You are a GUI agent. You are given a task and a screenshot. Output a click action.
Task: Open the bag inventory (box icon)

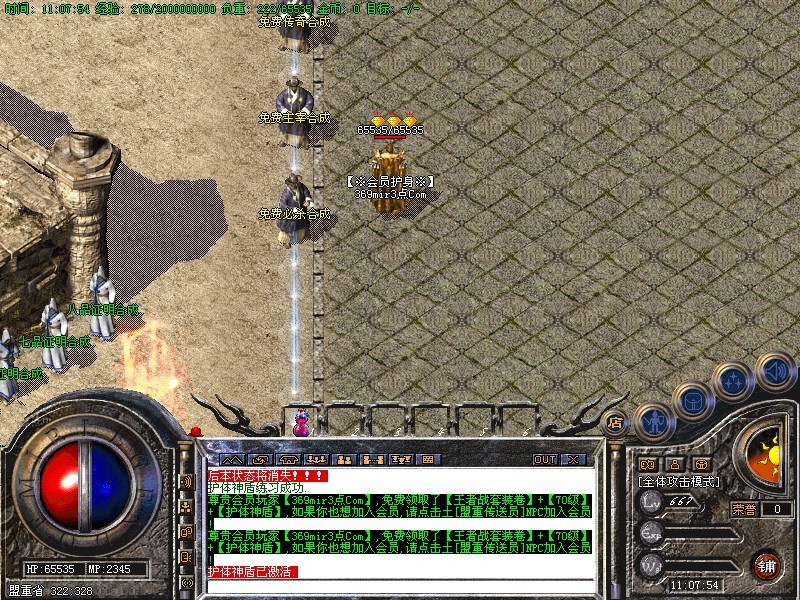(691, 403)
